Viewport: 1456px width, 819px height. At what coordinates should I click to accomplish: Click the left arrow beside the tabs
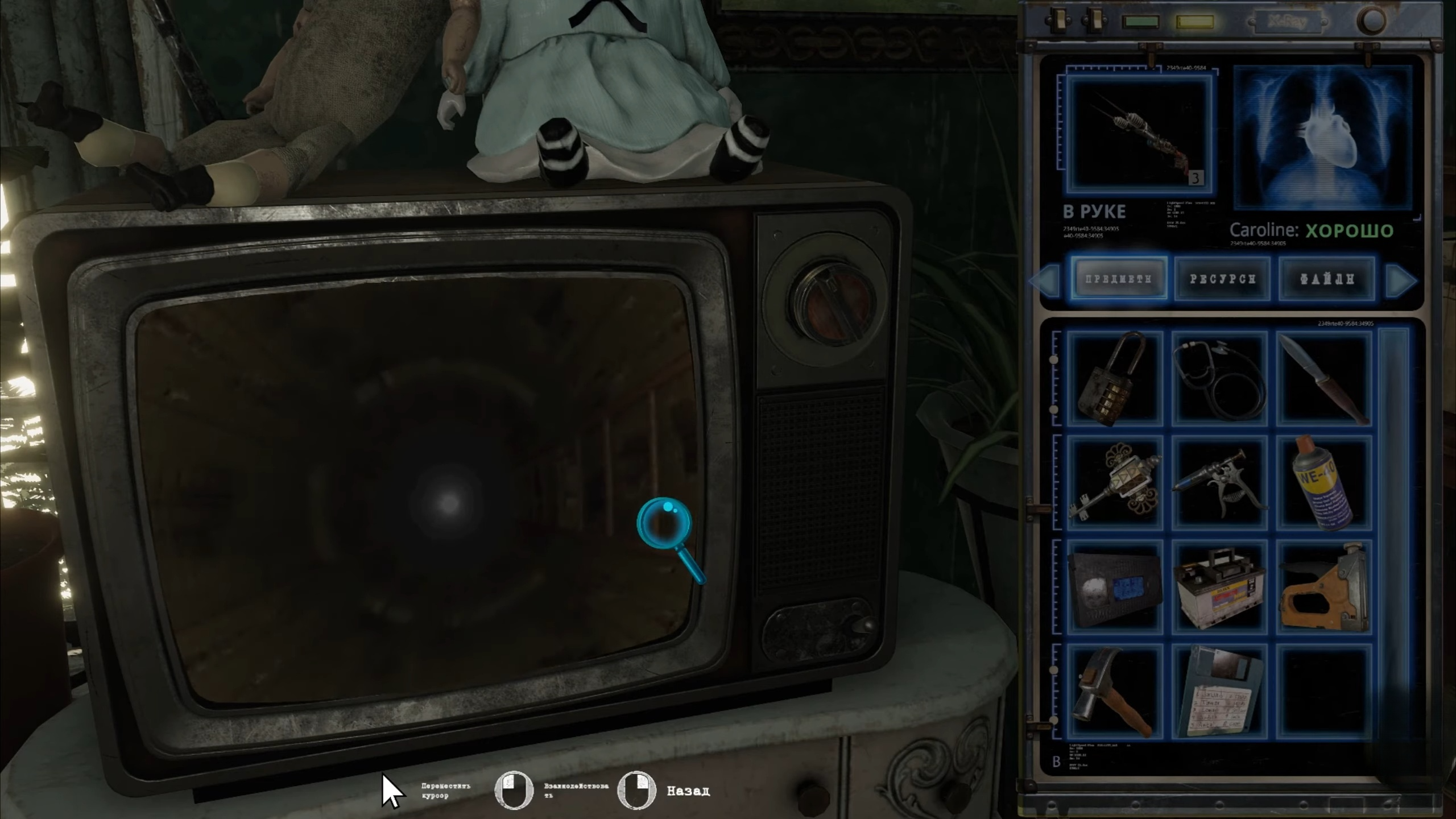point(1046,280)
